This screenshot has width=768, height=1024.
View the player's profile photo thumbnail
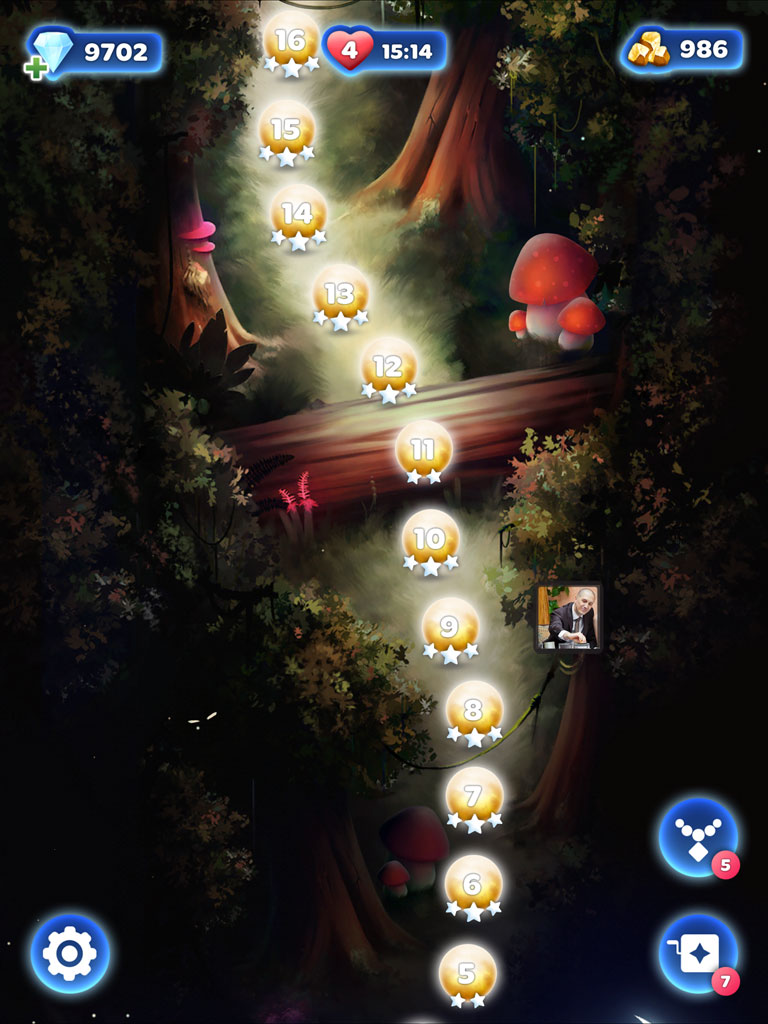coord(569,617)
